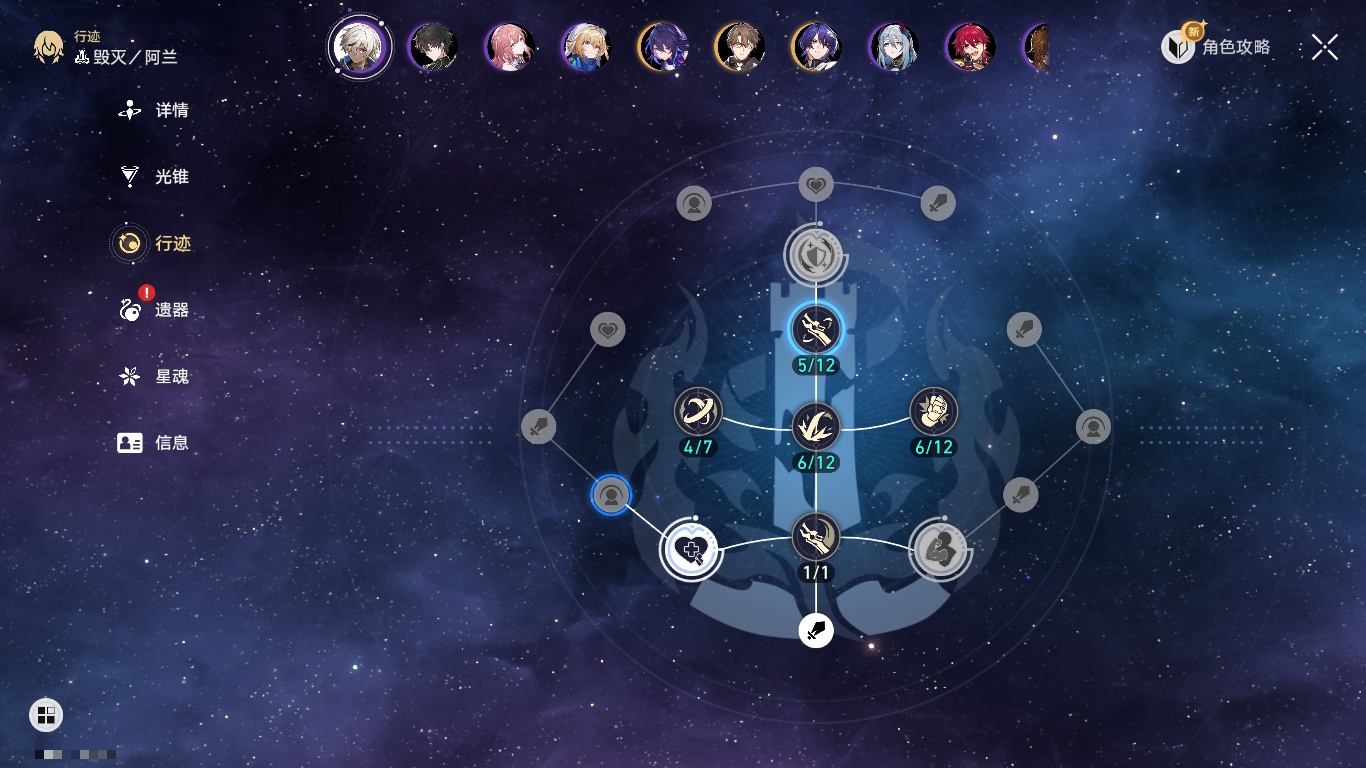The width and height of the screenshot is (1366, 768).
Task: Switch to the red-haired character portrait
Action: [970, 47]
